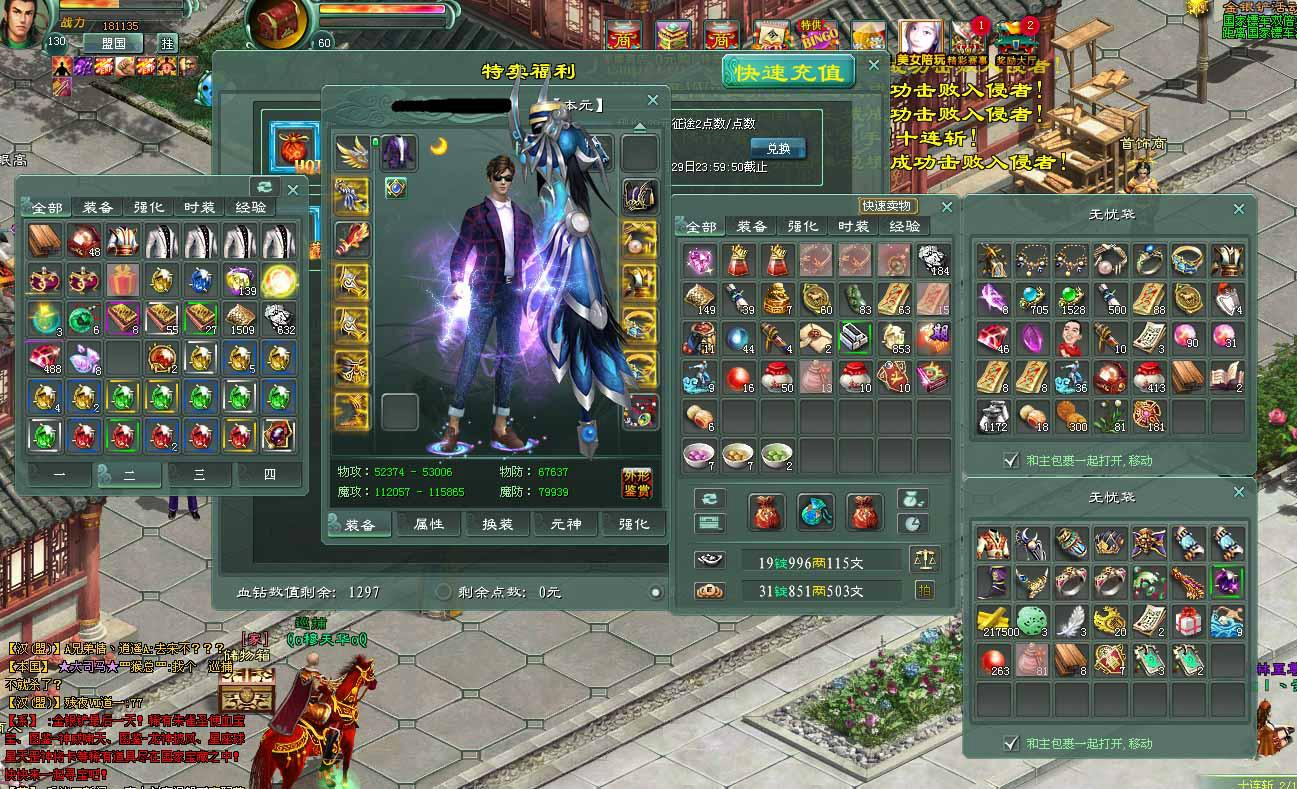The width and height of the screenshot is (1297, 789).
Task: Open the 换装 outfit tab
Action: [x=497, y=524]
